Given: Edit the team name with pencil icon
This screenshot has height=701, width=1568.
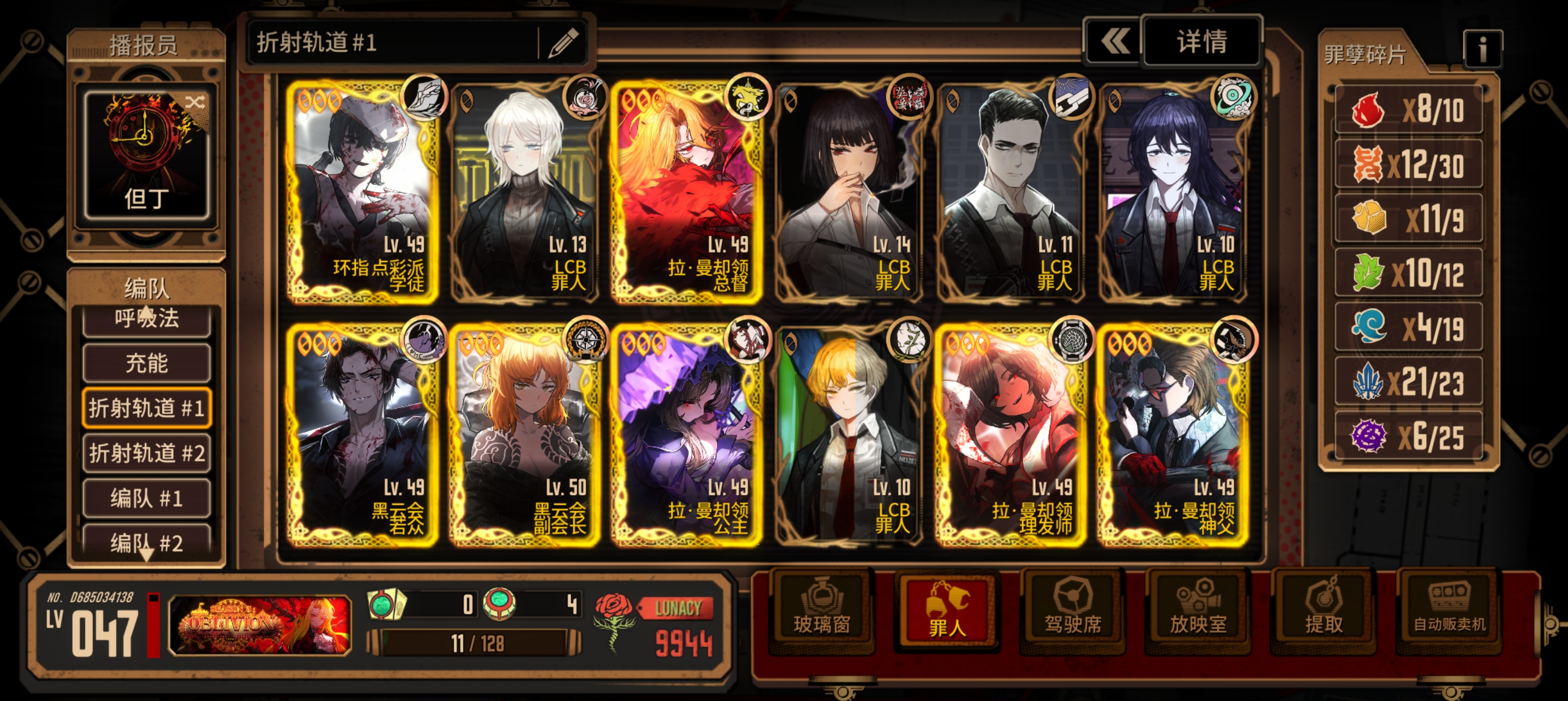Looking at the screenshot, I should 563,42.
